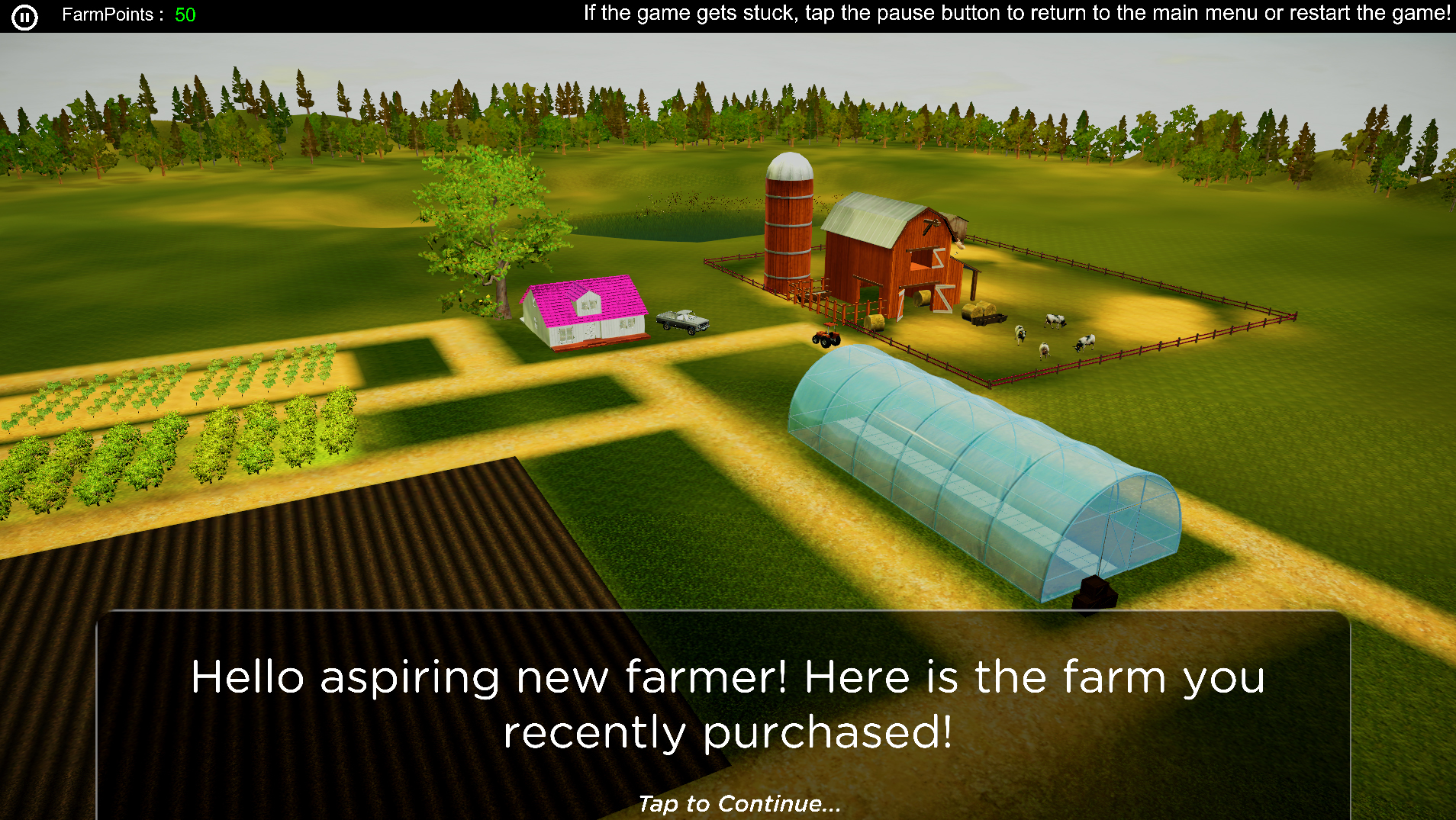Tap to Continue the dialogue
The height and width of the screenshot is (820, 1456).
coord(739,803)
